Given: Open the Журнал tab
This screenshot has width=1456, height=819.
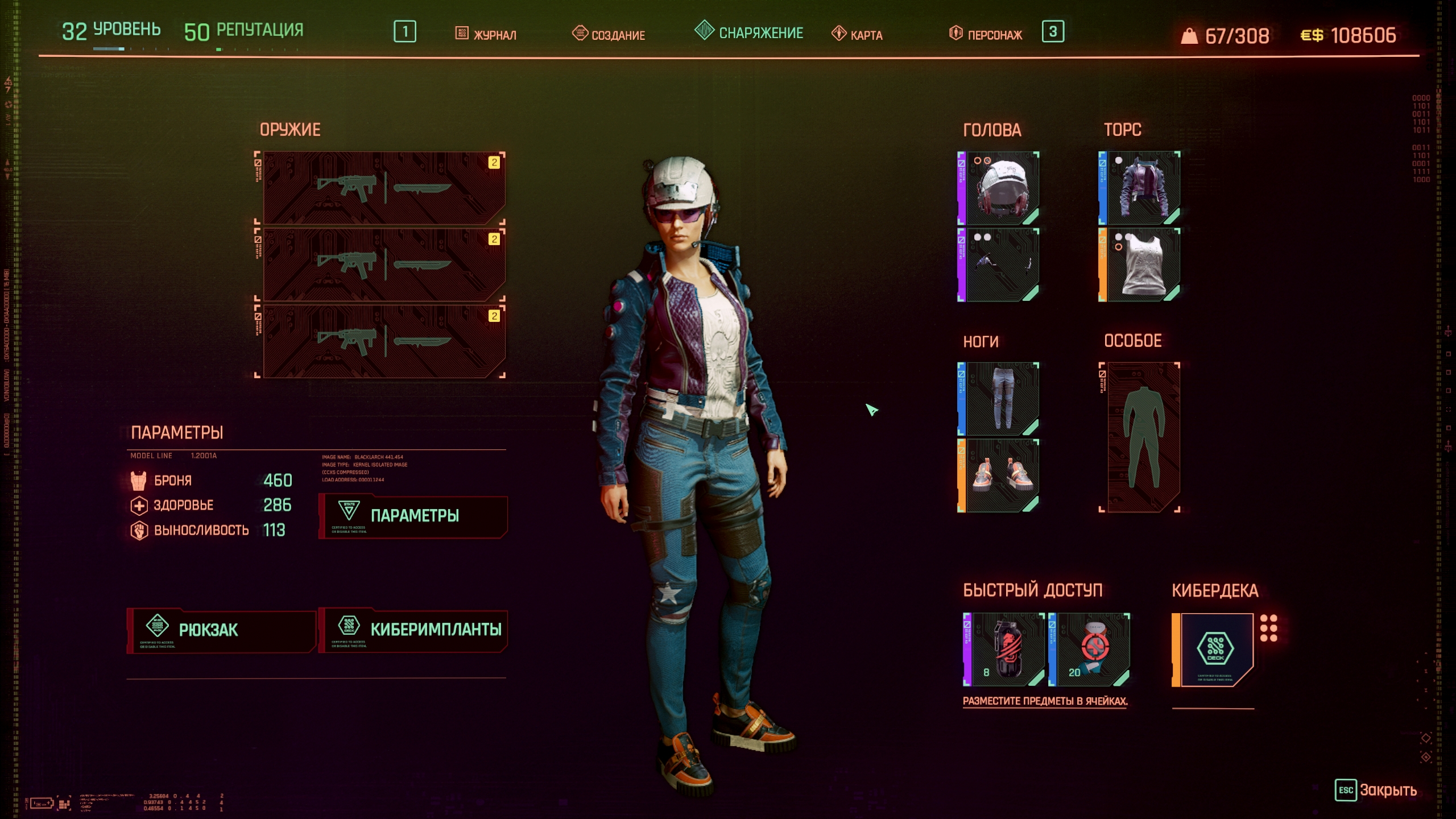Looking at the screenshot, I should [x=487, y=34].
